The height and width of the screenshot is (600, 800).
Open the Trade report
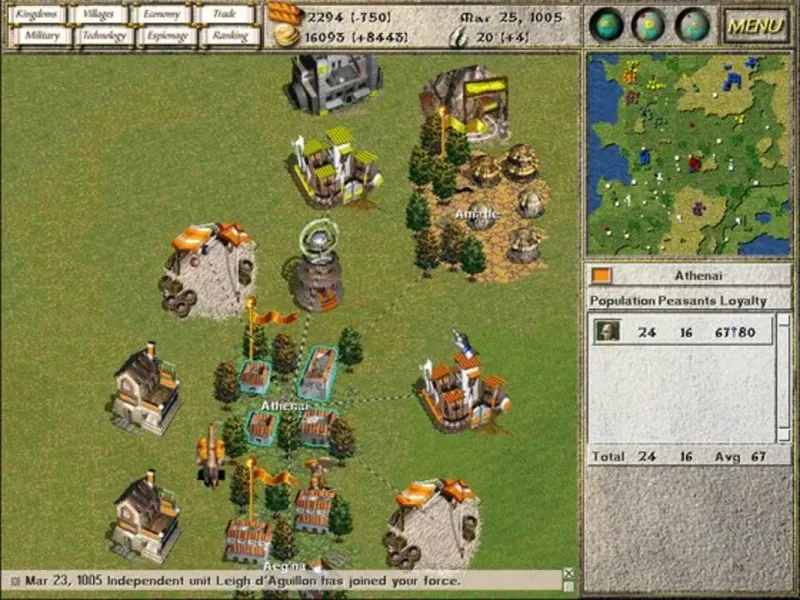click(227, 14)
